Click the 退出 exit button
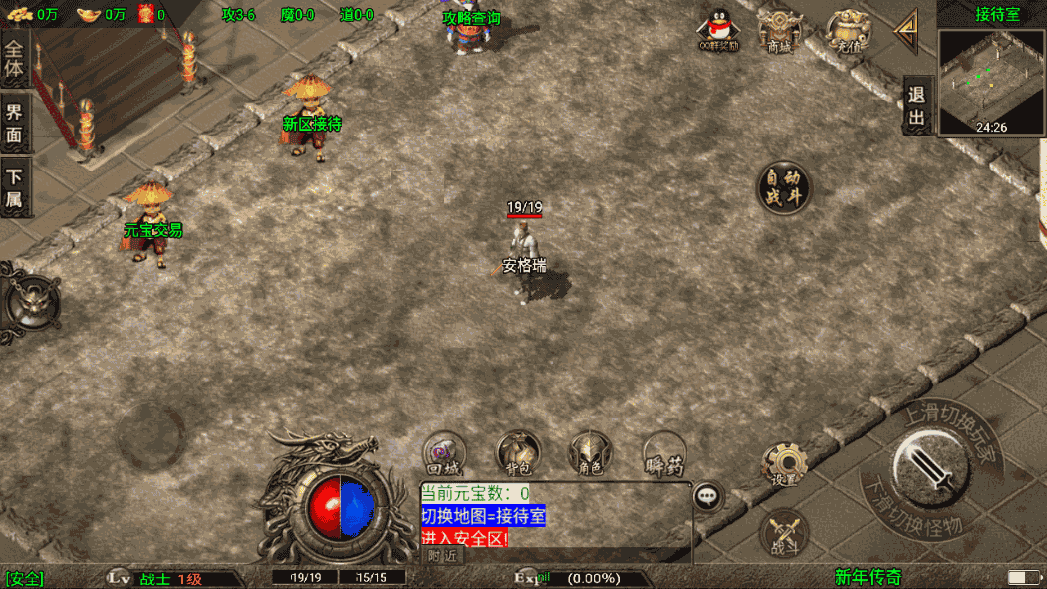 click(917, 107)
